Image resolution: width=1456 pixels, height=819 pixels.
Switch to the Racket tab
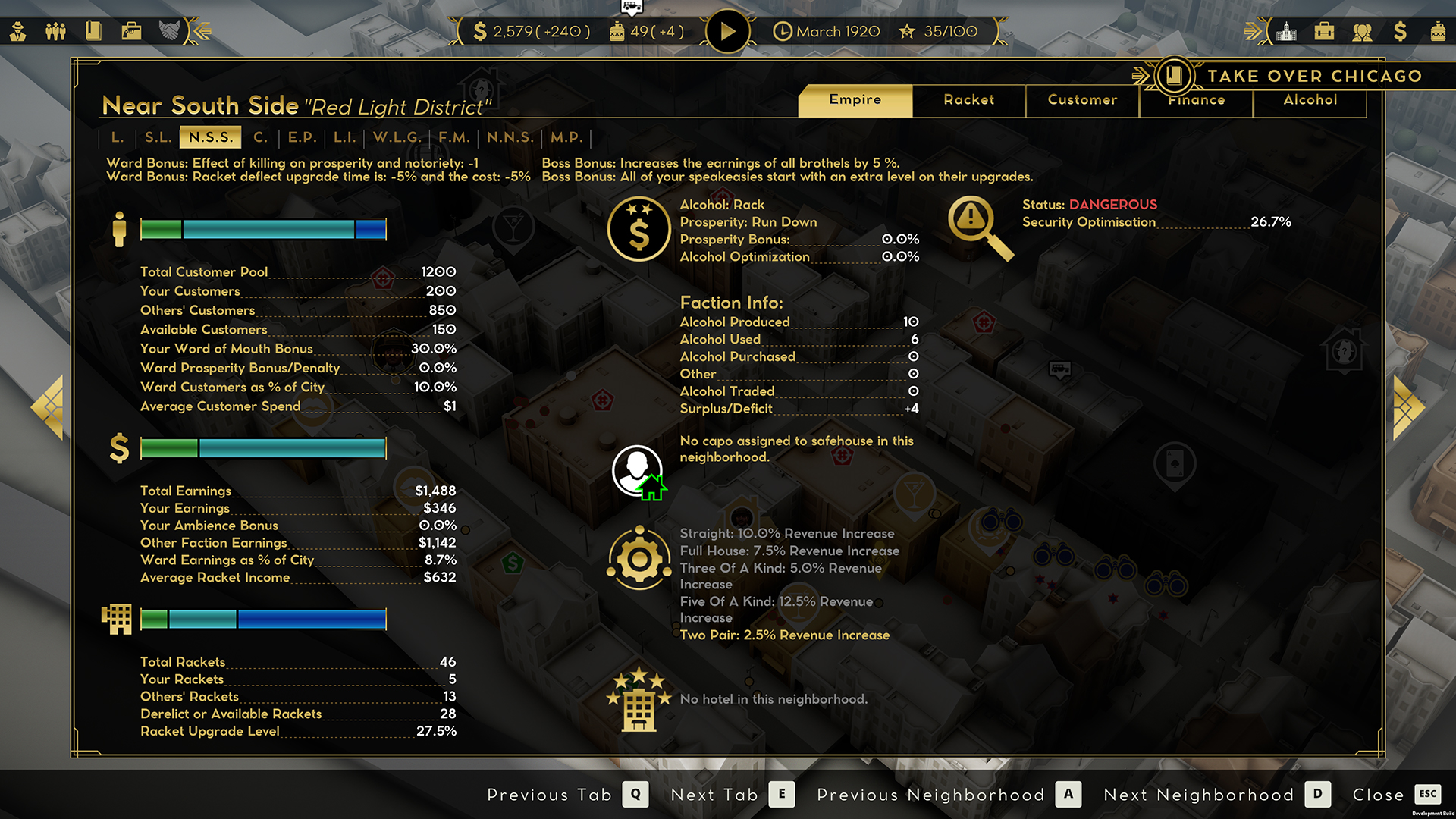968,99
